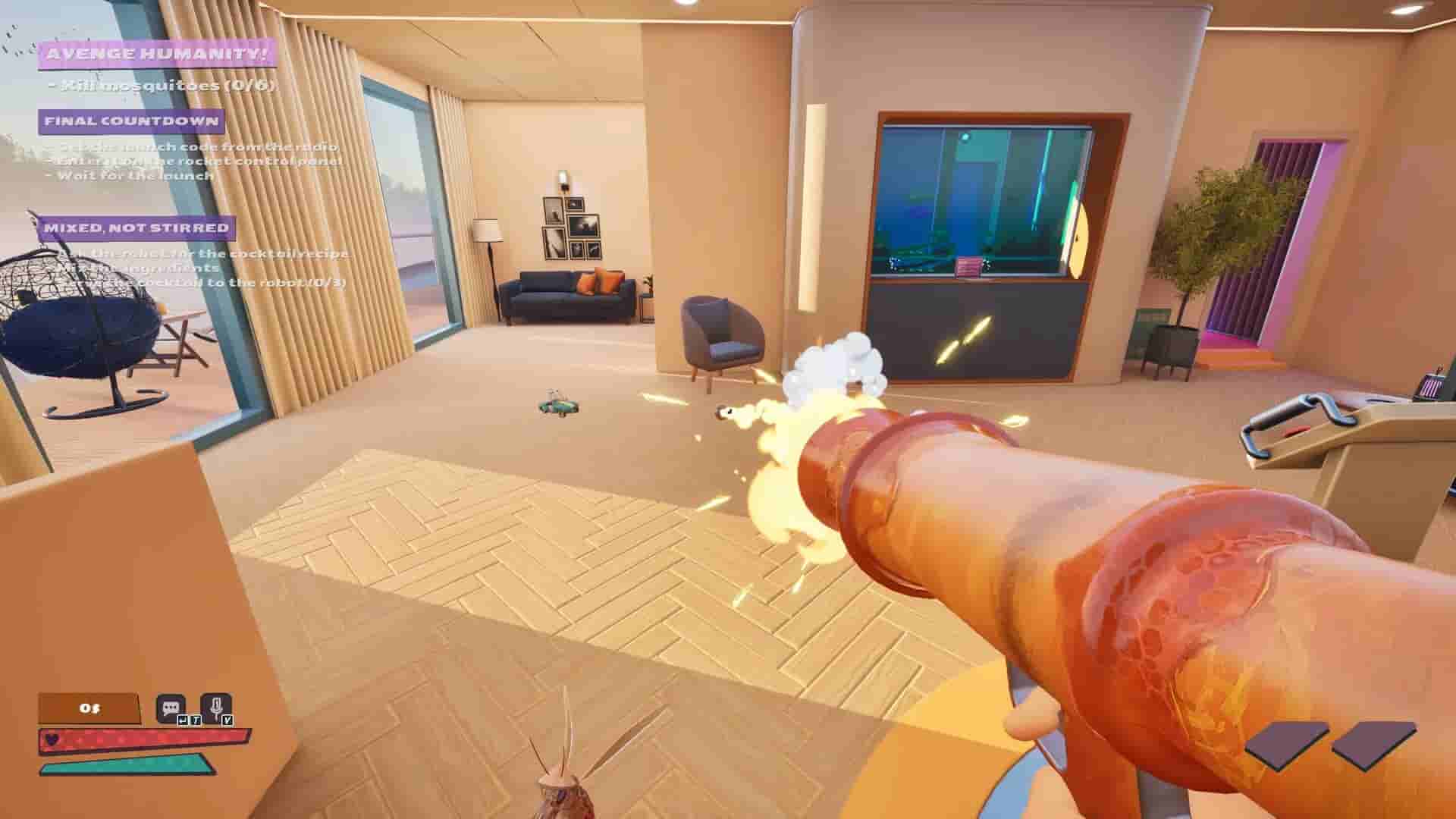This screenshot has height=819, width=1456.
Task: Select the 'Kill mosquitoes (0/6)' objective entry
Action: click(163, 86)
